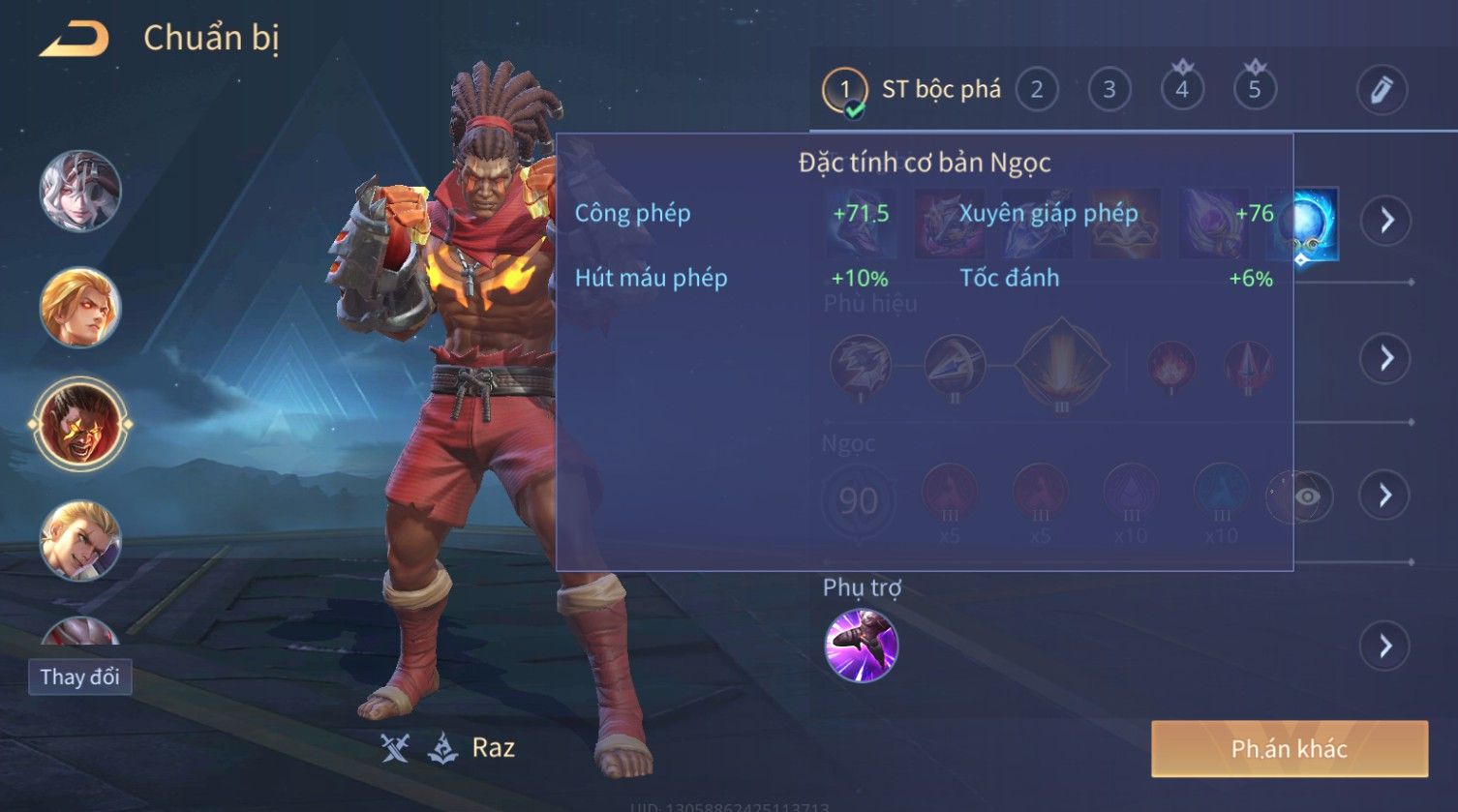Click the Phản khác button
The height and width of the screenshot is (812, 1458).
point(1289,748)
